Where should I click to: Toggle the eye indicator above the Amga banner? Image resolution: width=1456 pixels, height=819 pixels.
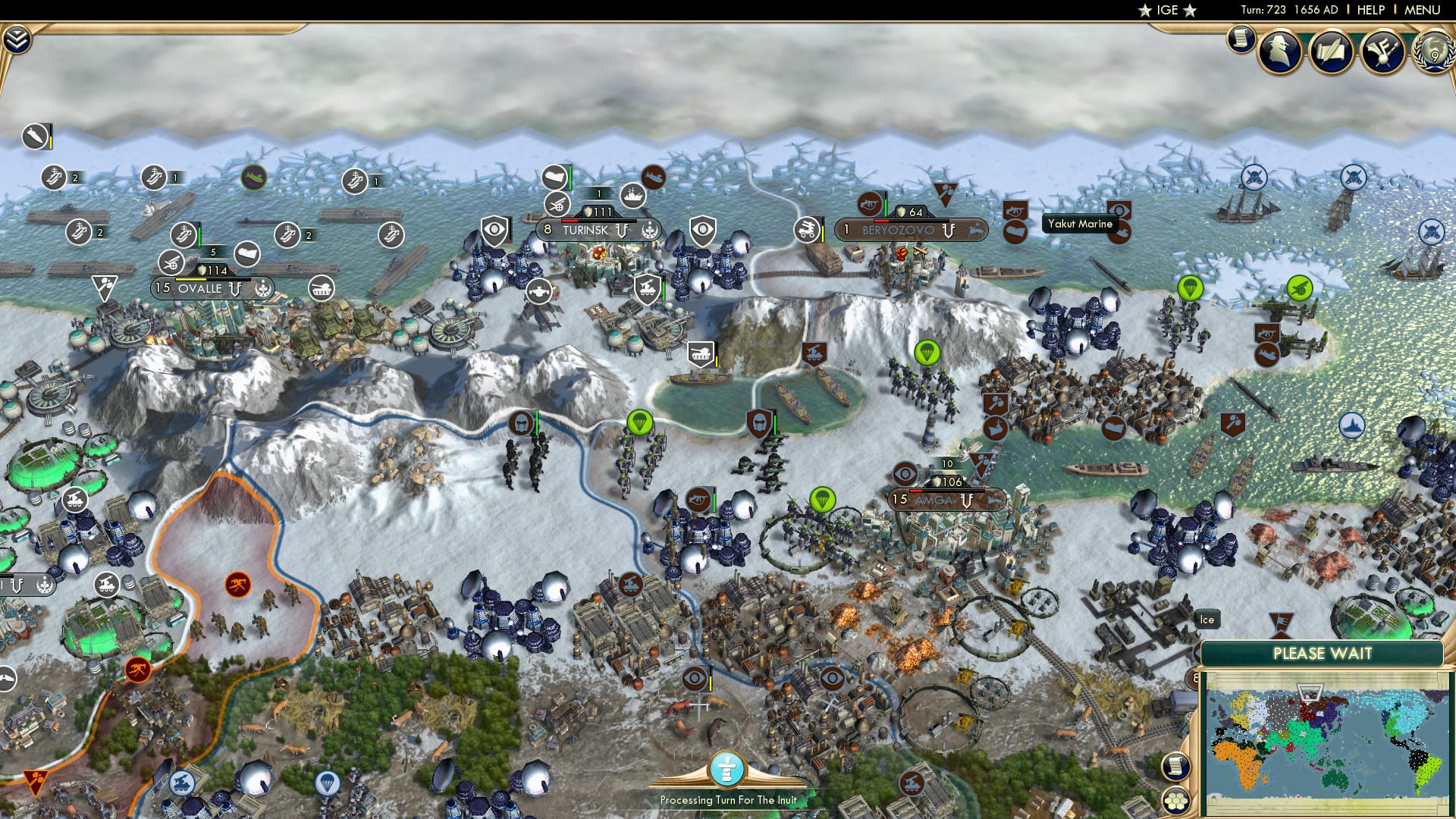(x=905, y=474)
